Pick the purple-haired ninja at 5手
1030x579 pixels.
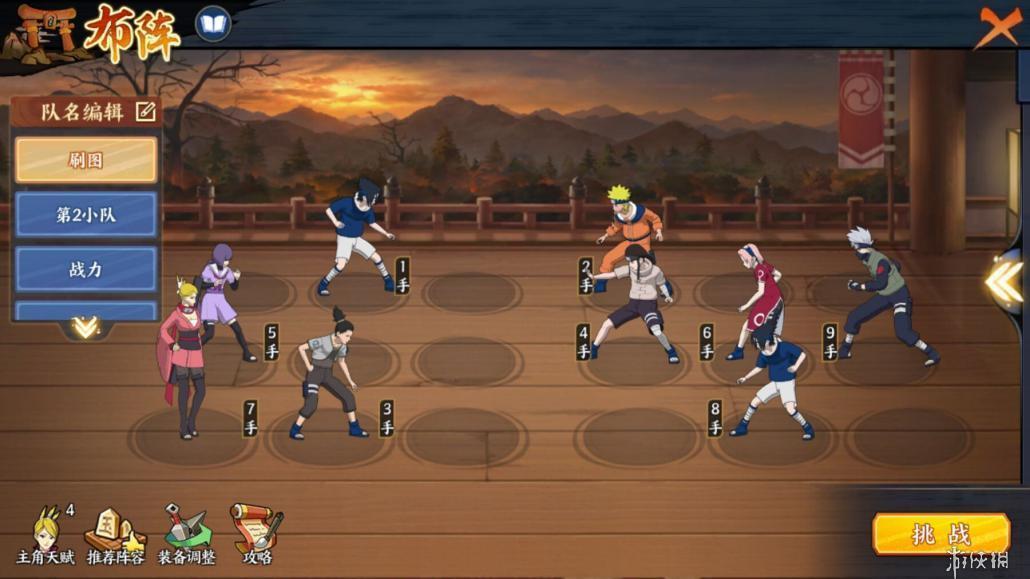pos(219,298)
